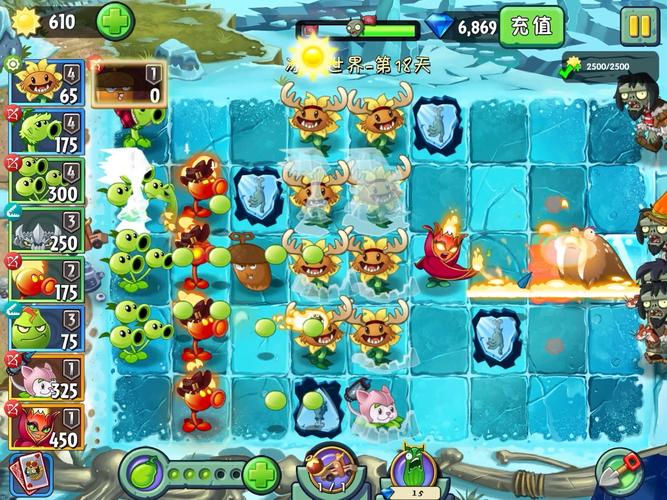Buy more Plant Food with the plus
The width and height of the screenshot is (667, 500).
[x=260, y=472]
